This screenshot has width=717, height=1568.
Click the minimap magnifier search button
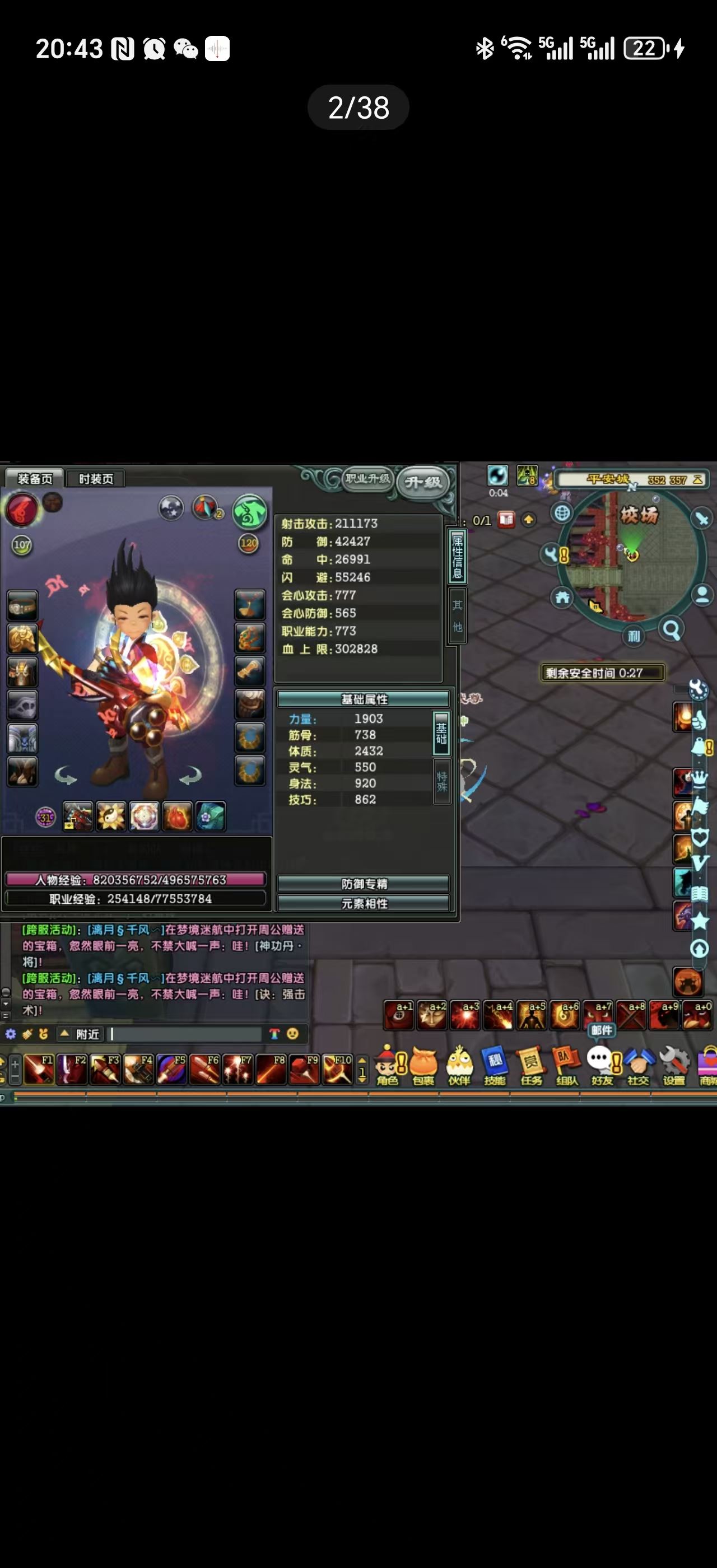click(x=672, y=629)
